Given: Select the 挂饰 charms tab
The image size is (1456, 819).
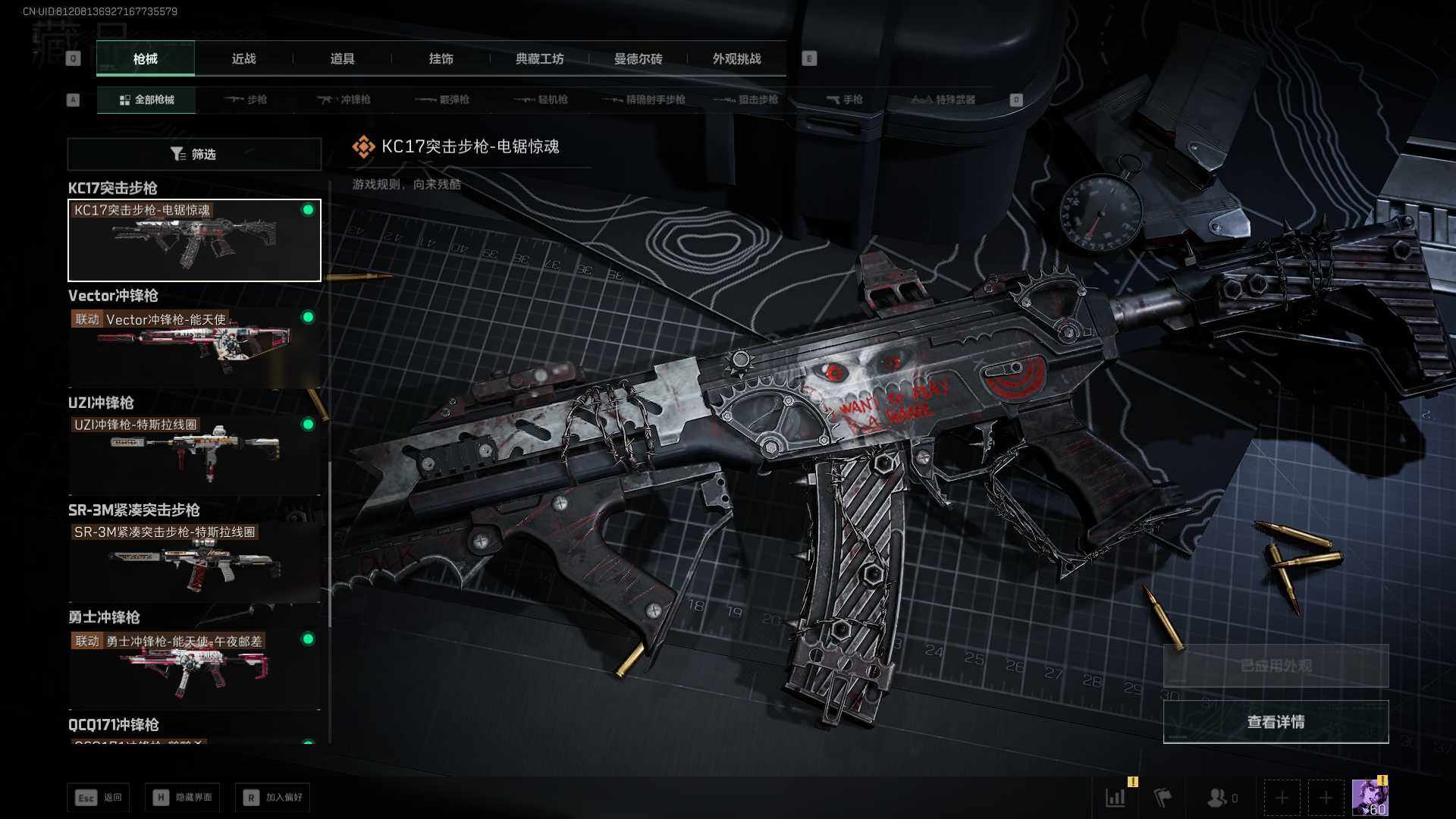Looking at the screenshot, I should coord(441,58).
